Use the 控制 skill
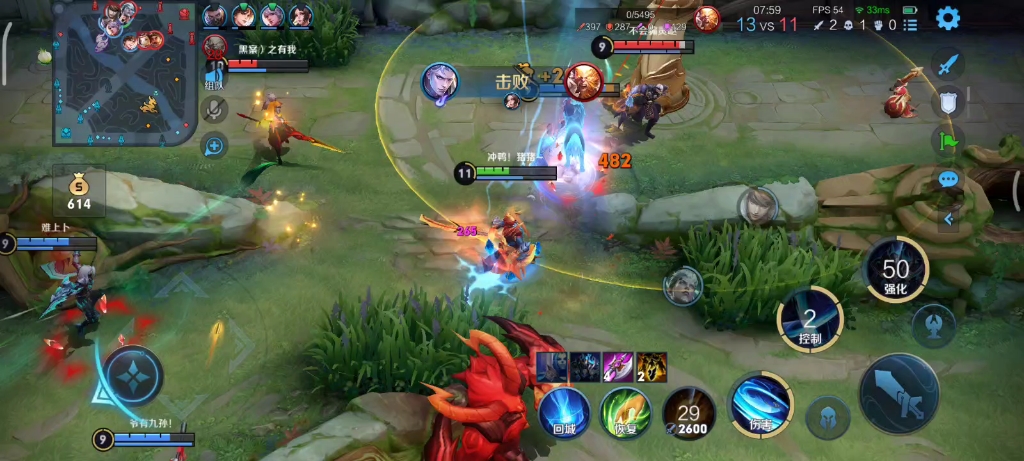The image size is (1024, 461). pos(810,319)
